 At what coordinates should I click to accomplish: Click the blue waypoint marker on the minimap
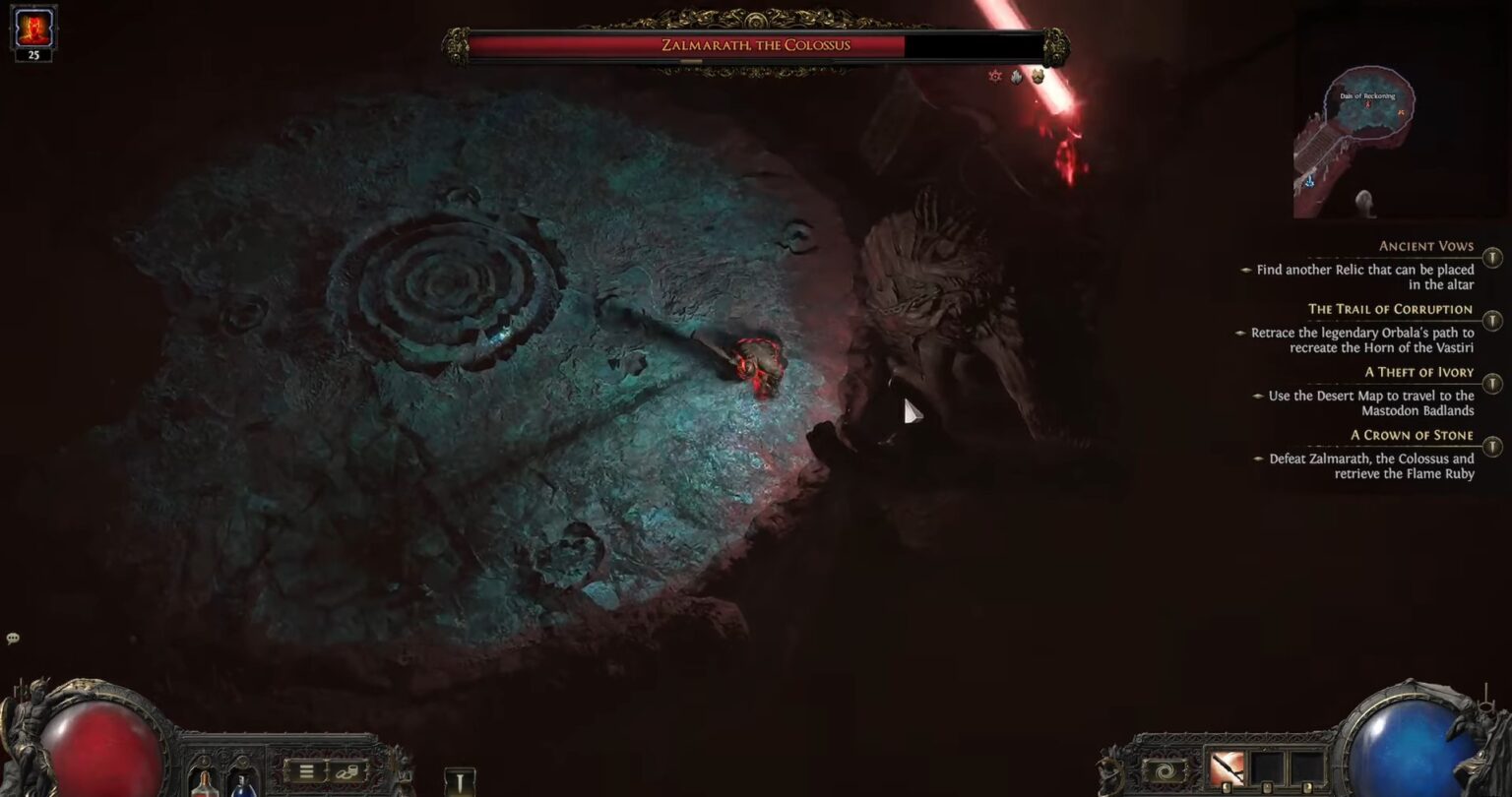coord(1309,180)
